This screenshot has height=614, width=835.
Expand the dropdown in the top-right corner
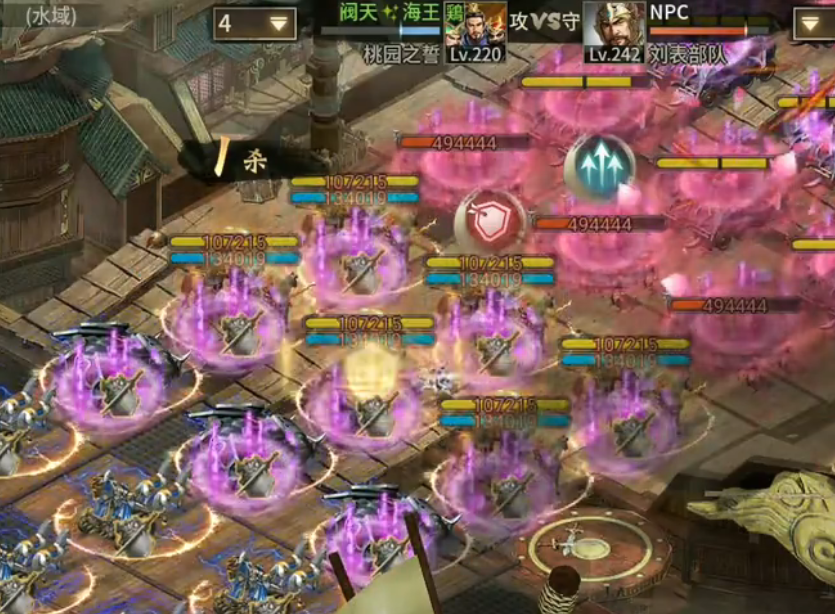tap(813, 24)
